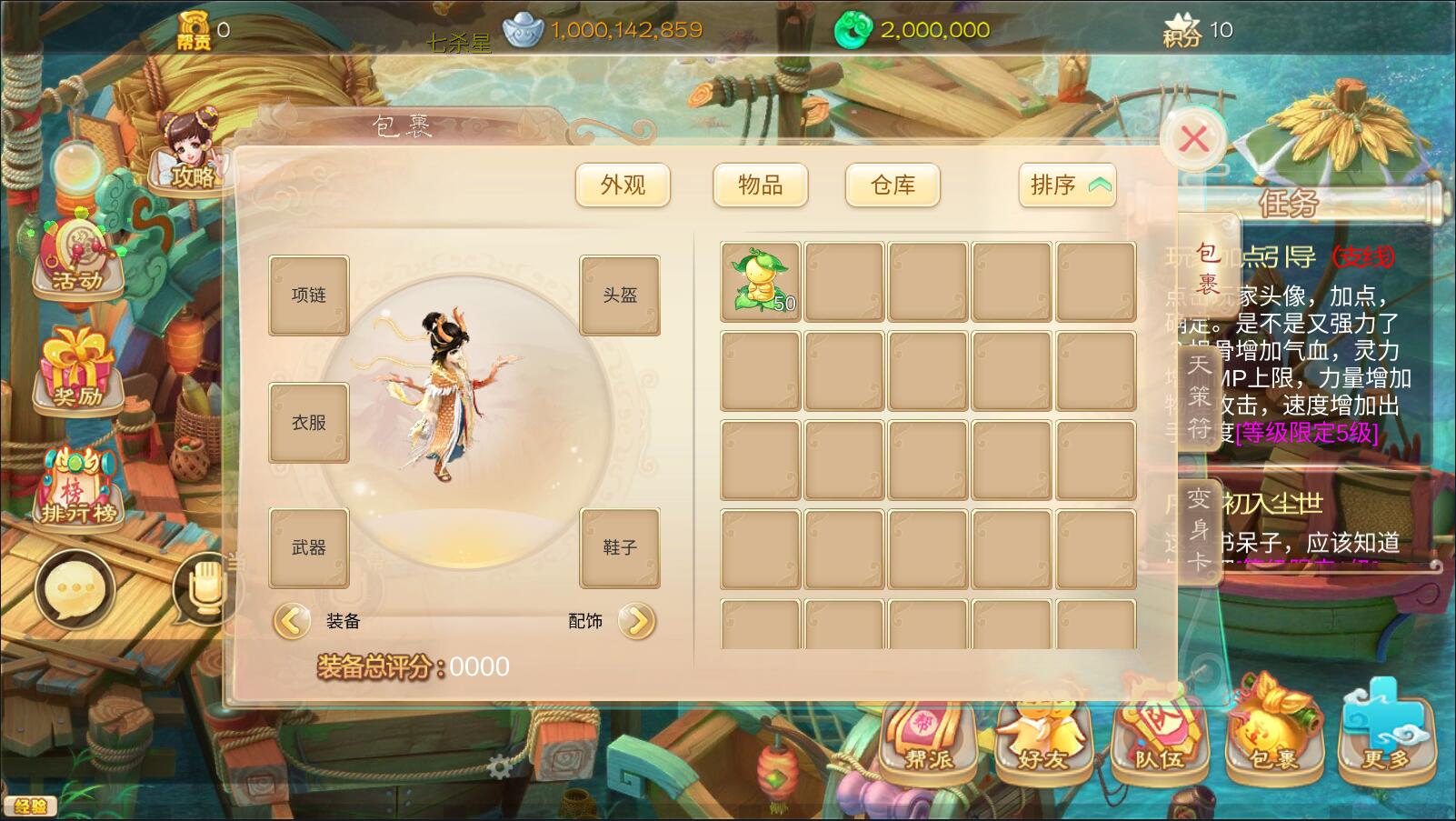Viewport: 1456px width, 821px height.
Task: Choose the 武器 weapon equipment slot
Action: point(309,547)
